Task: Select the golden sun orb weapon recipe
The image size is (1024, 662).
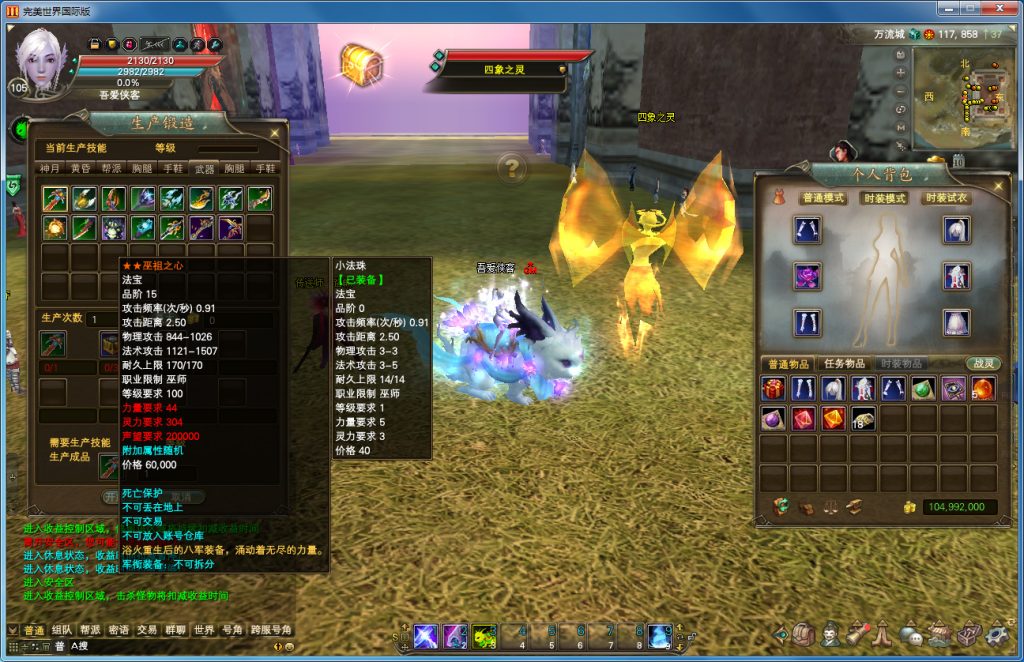Action: point(55,228)
